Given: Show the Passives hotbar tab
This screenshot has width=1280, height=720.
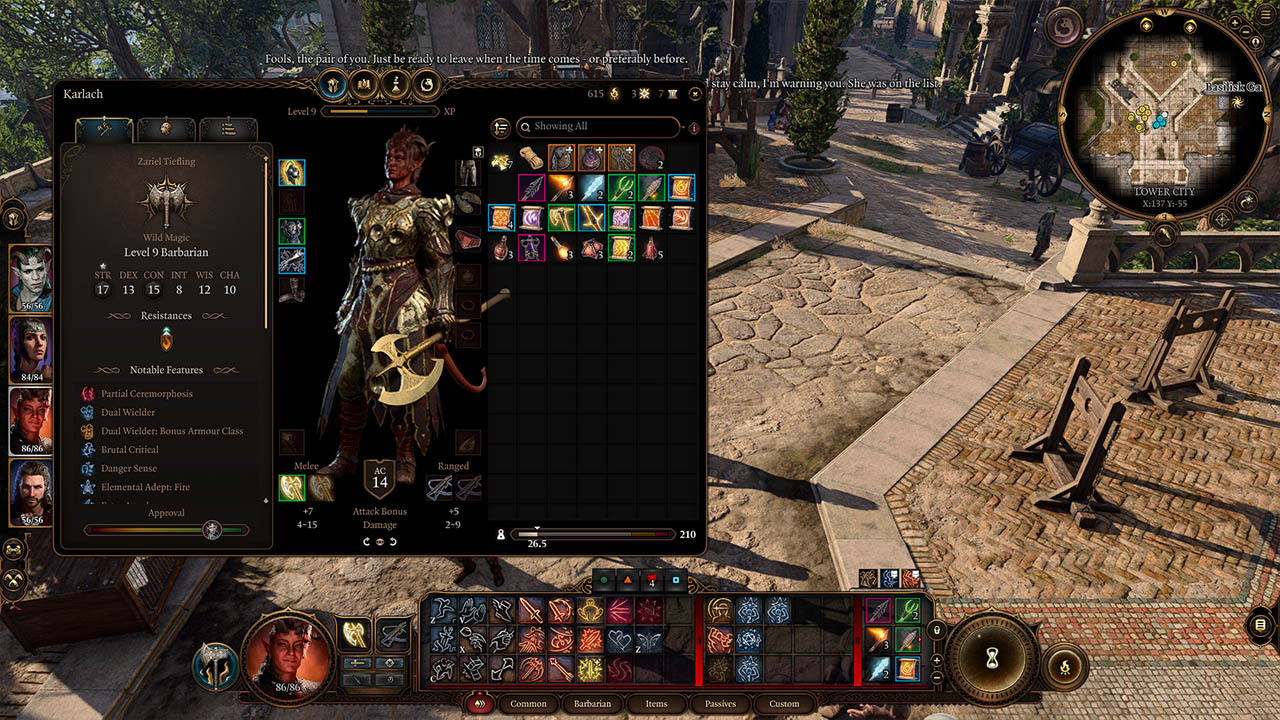Looking at the screenshot, I should (x=720, y=703).
